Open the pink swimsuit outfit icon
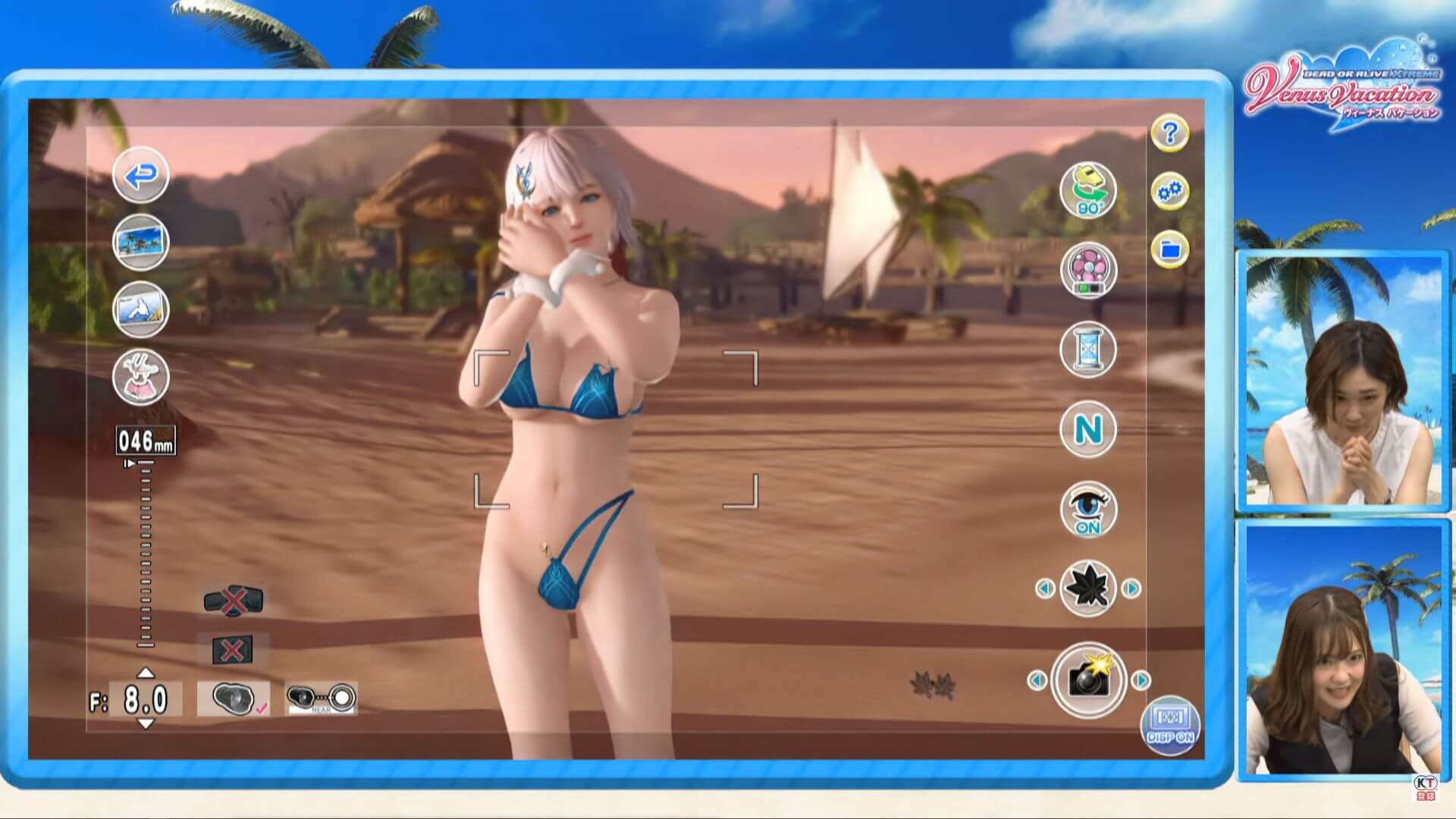The height and width of the screenshot is (819, 1456). tap(140, 376)
